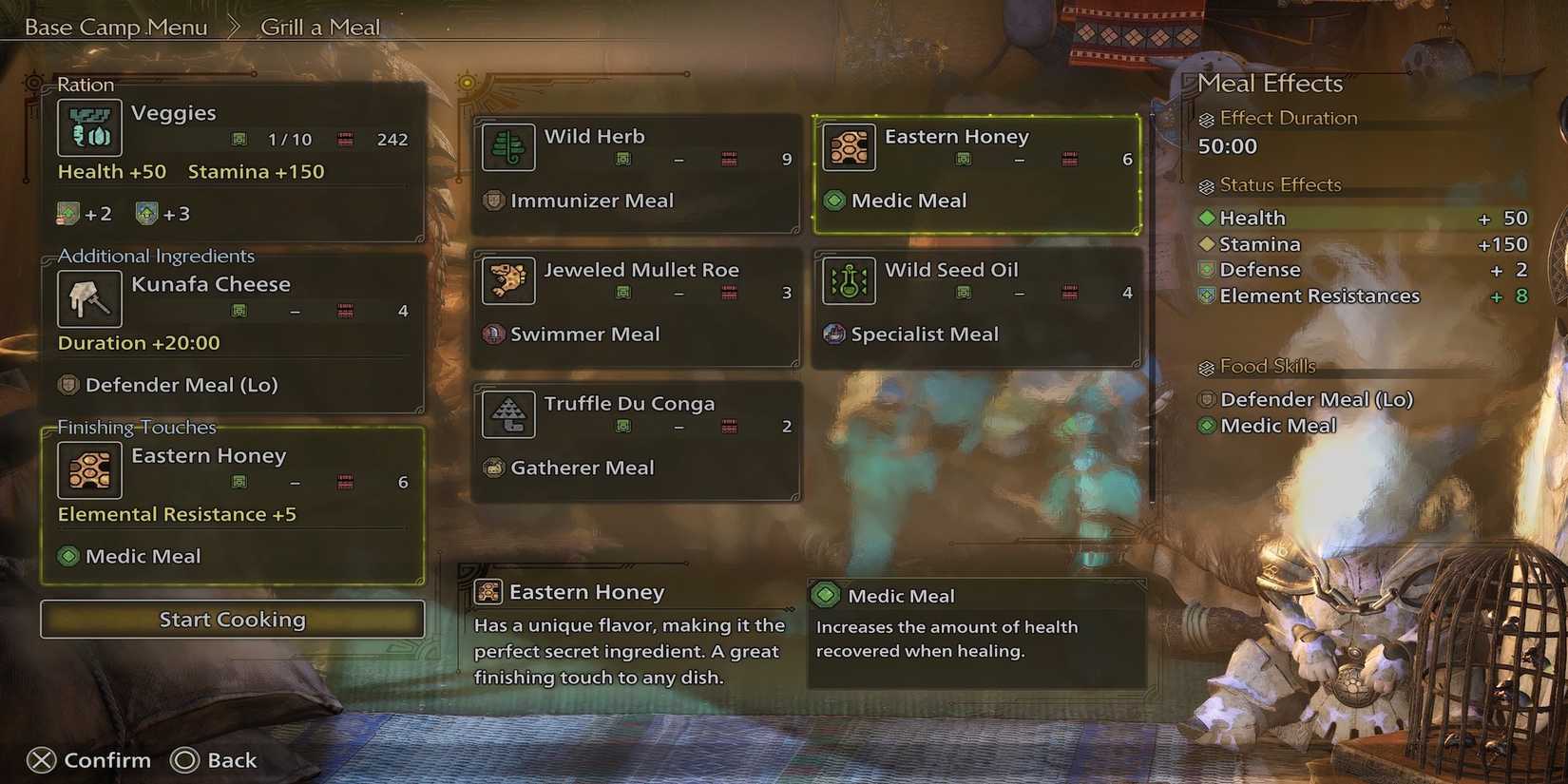The image size is (1568, 784).
Task: Open the Base Camp Menu breadcrumb
Action: point(116,27)
